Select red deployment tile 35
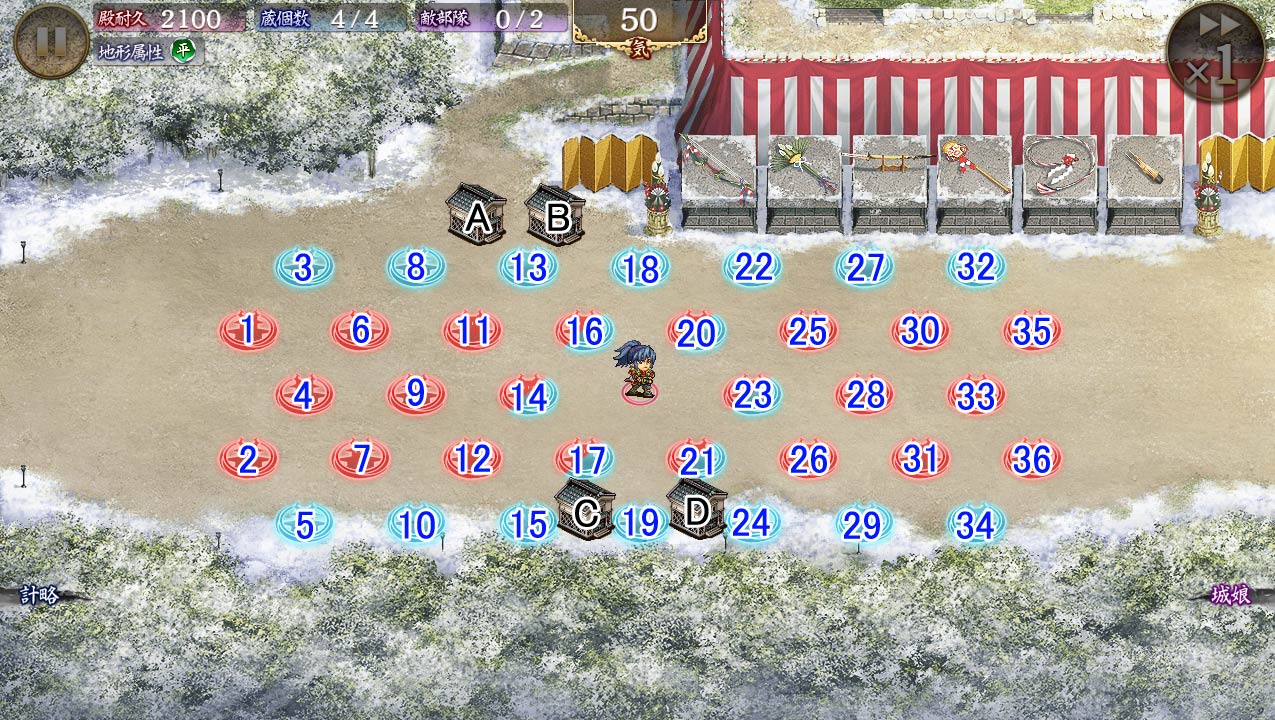The width and height of the screenshot is (1275, 720). coord(1032,331)
